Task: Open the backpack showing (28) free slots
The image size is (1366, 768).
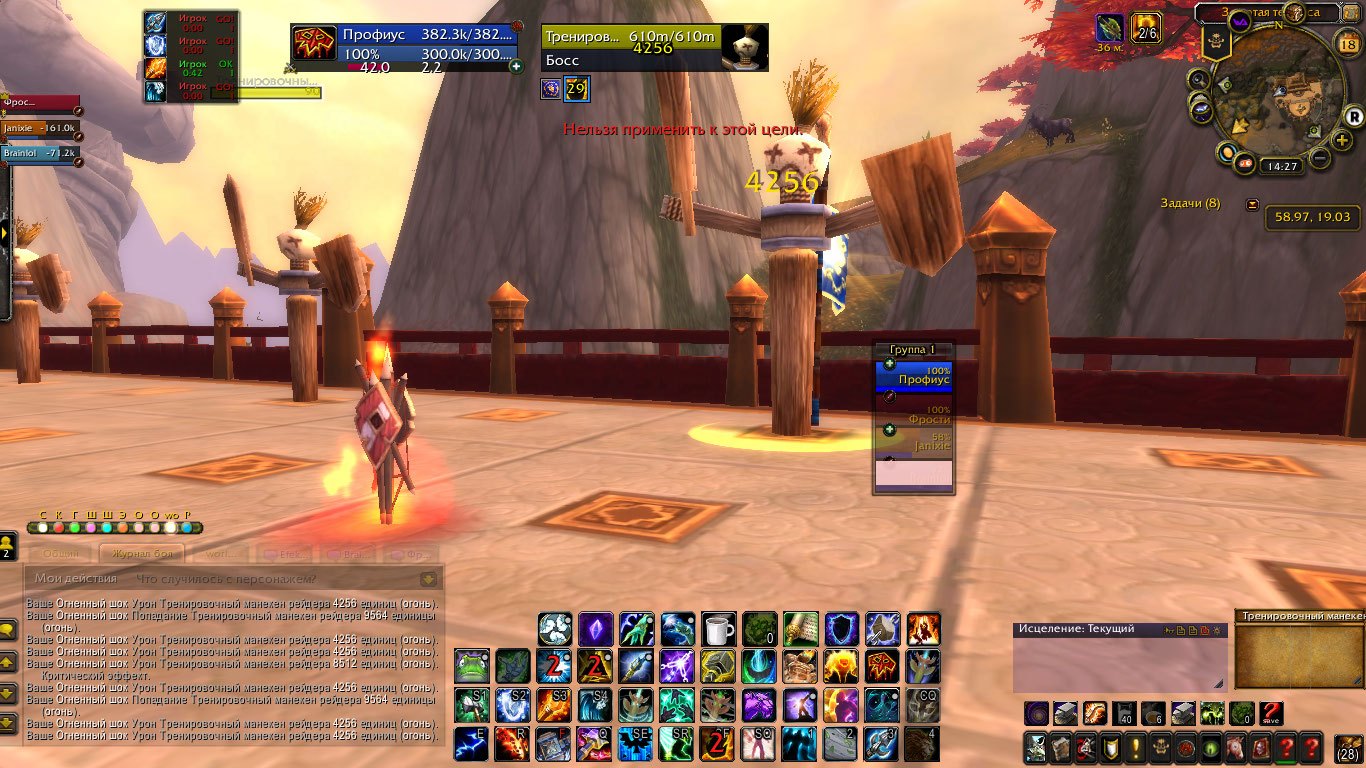Action: tap(1347, 748)
